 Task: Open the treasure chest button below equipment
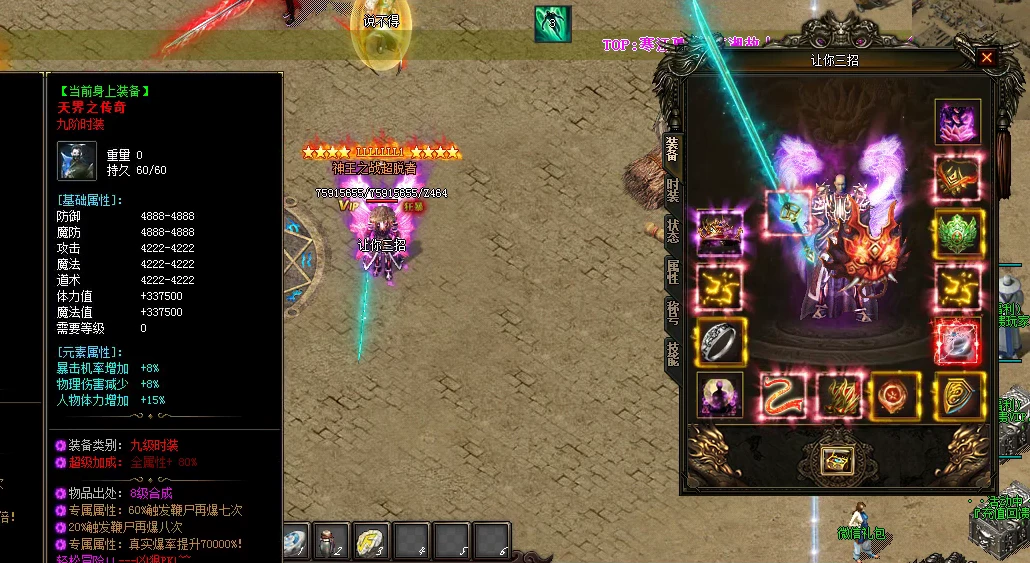click(x=836, y=460)
